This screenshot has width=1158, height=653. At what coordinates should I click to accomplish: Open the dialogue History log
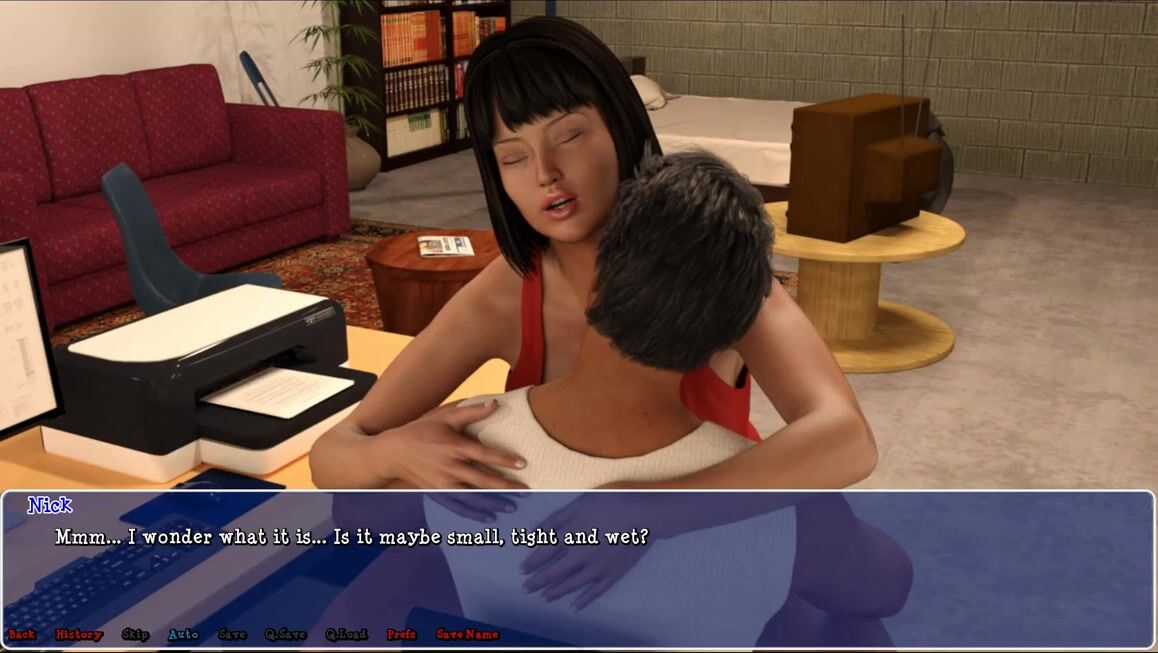79,634
